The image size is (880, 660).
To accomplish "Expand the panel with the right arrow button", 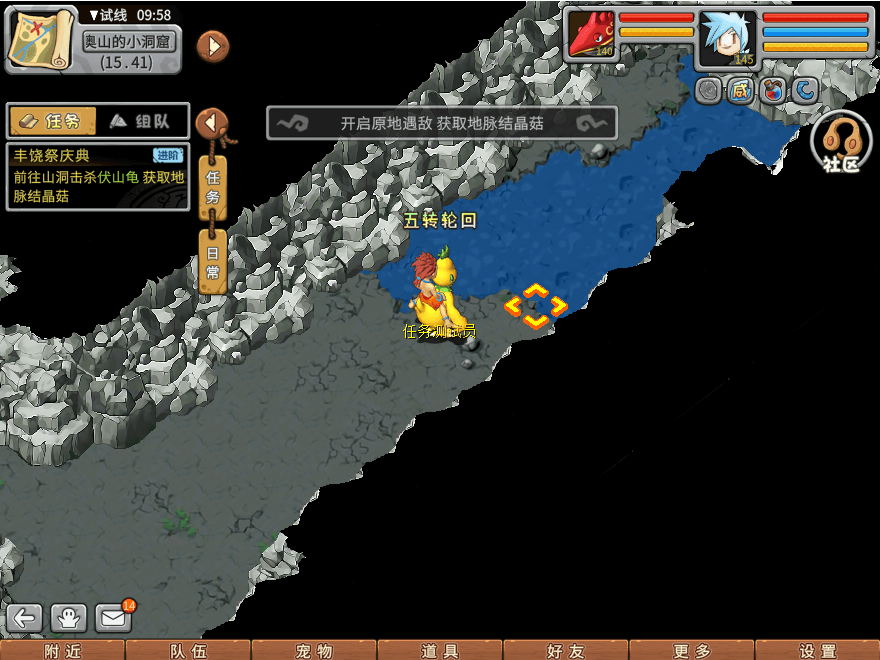I will (212, 46).
